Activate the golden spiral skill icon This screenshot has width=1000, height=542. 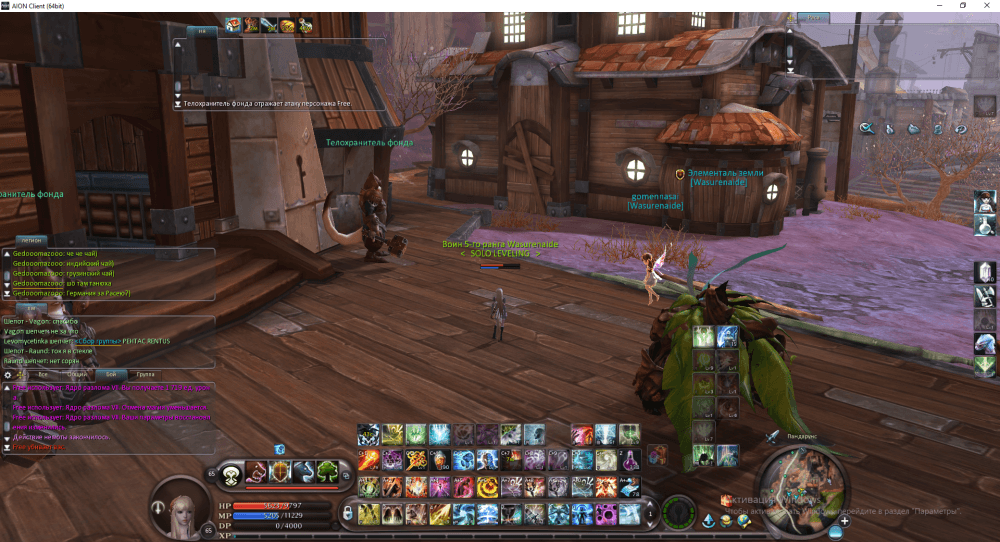coord(487,487)
